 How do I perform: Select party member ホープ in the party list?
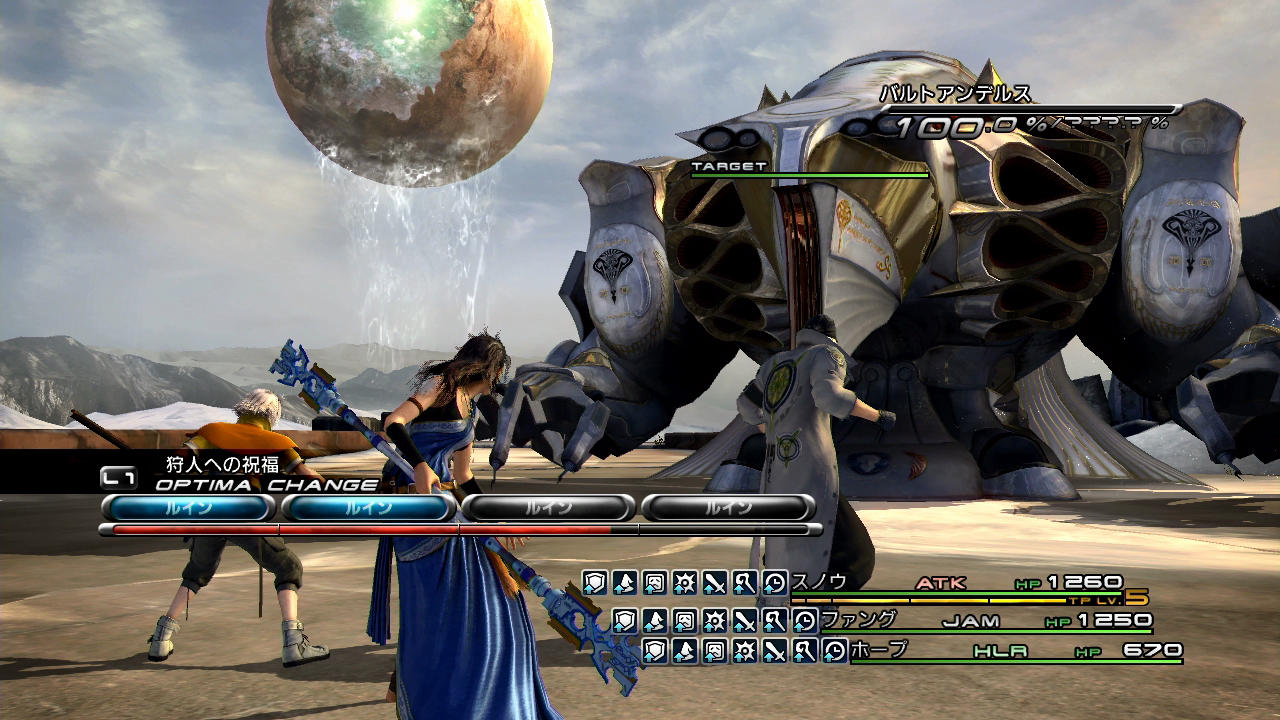(x=879, y=650)
